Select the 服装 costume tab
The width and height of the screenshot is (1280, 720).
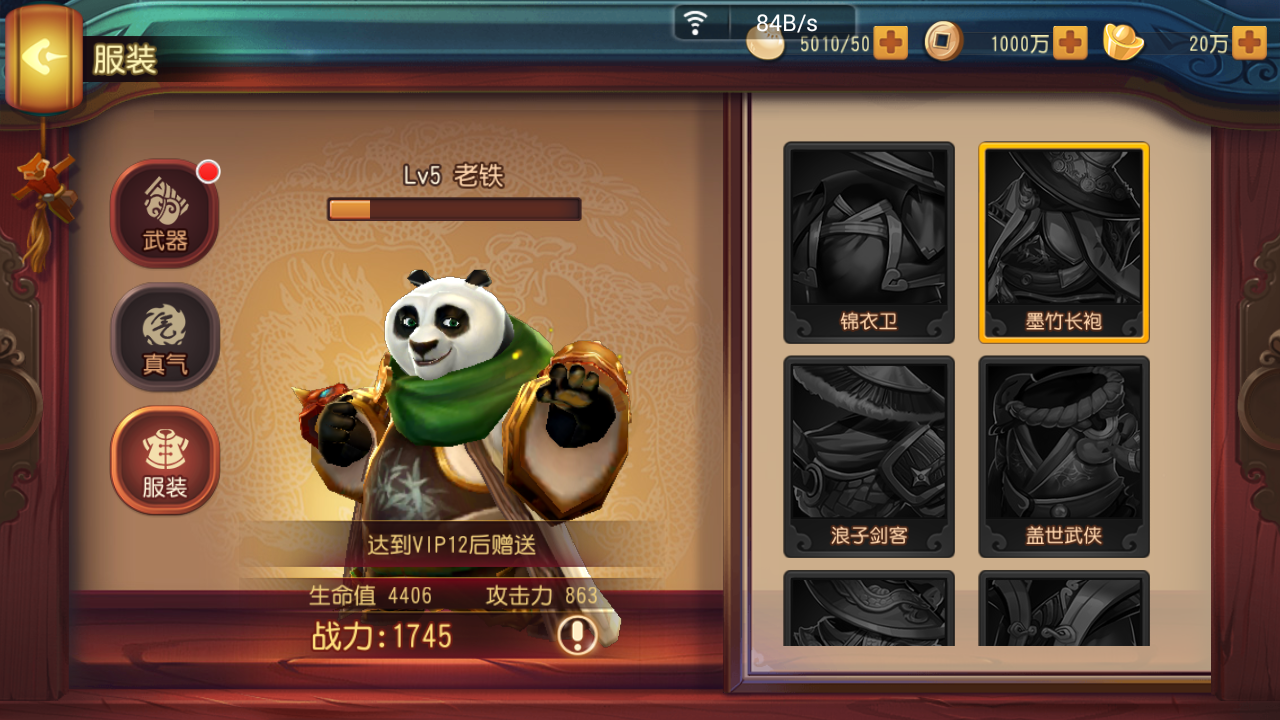[x=165, y=459]
